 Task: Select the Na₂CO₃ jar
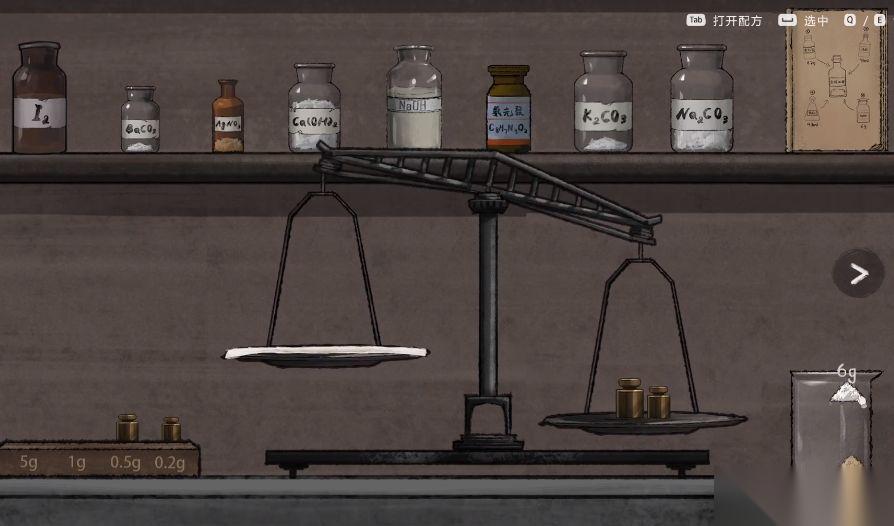pyautogui.click(x=701, y=101)
